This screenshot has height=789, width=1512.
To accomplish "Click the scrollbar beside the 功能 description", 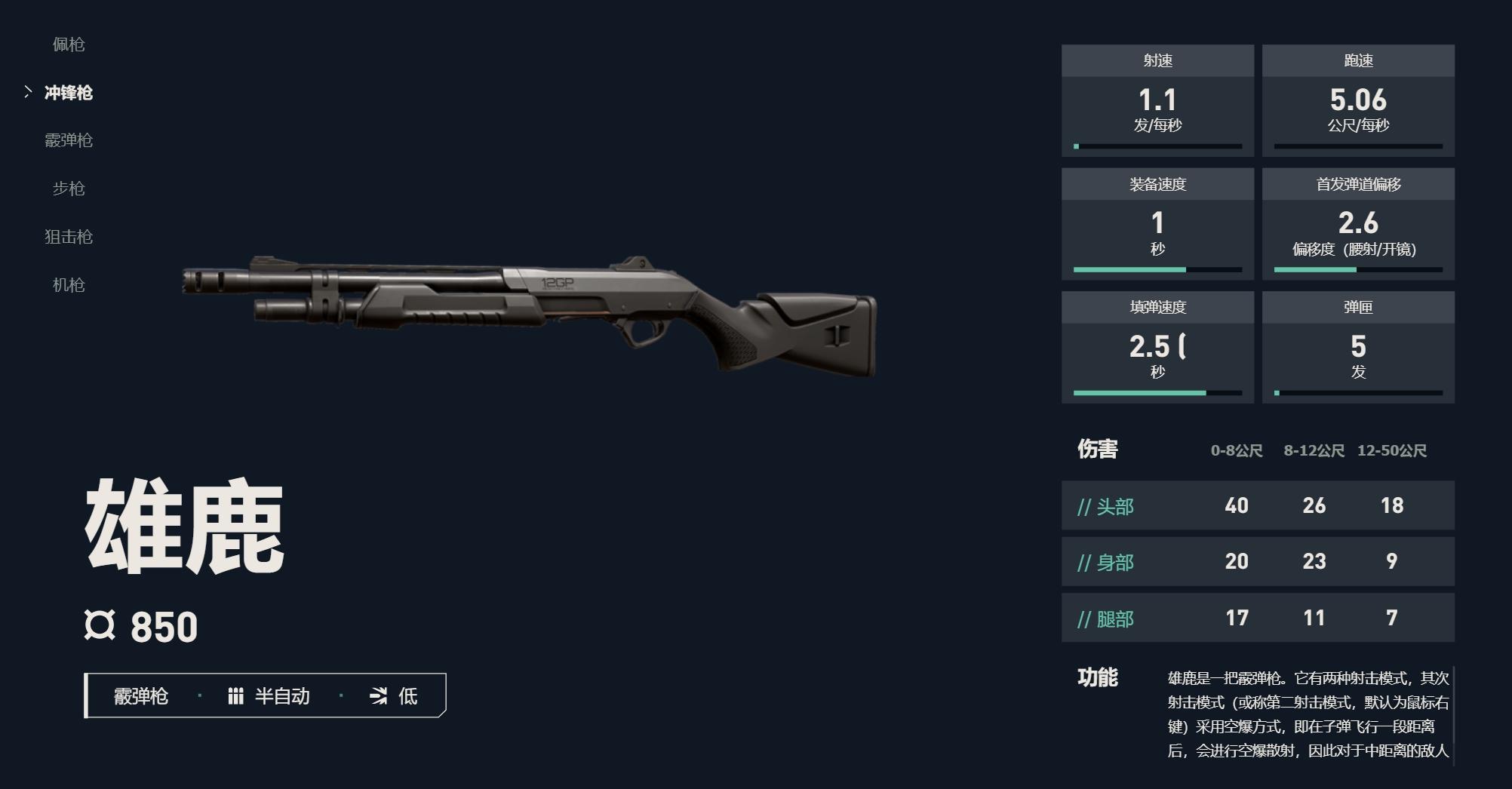I will [1452, 715].
